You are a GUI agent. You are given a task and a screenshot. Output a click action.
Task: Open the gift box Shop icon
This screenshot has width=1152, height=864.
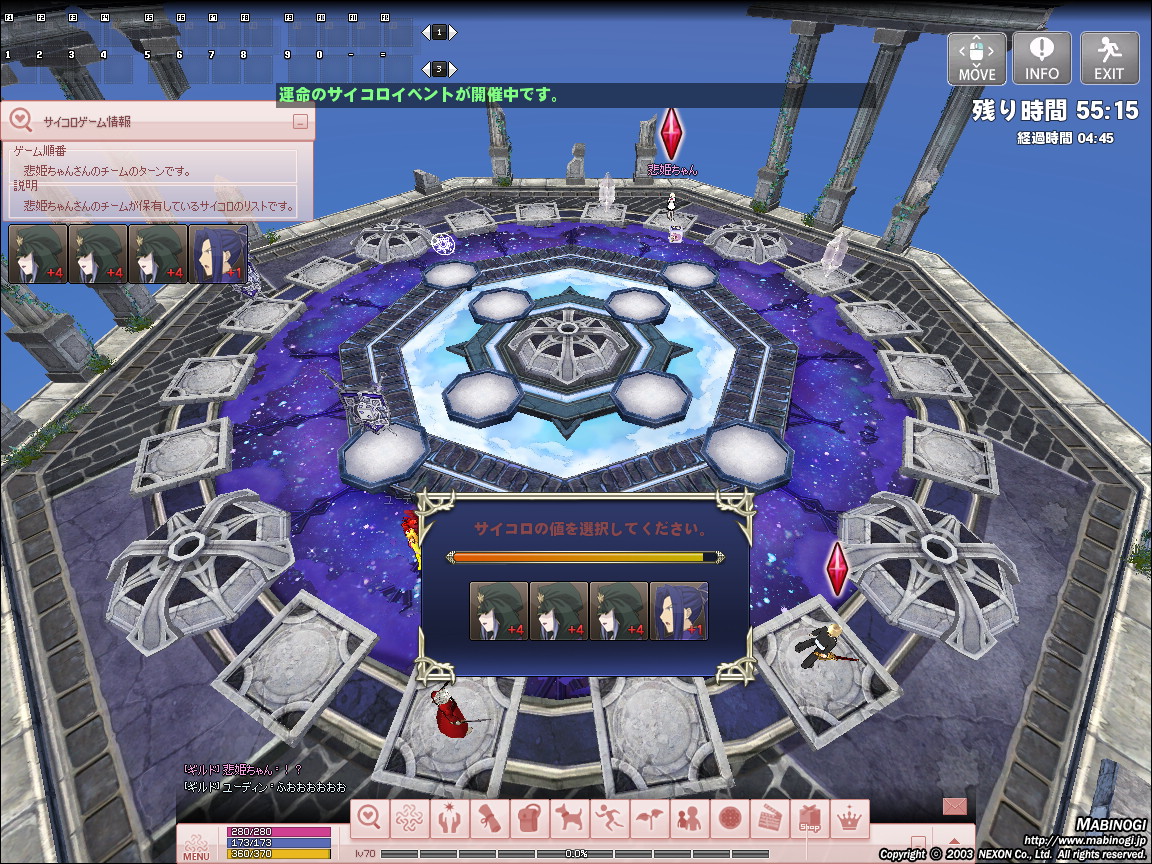coord(809,819)
